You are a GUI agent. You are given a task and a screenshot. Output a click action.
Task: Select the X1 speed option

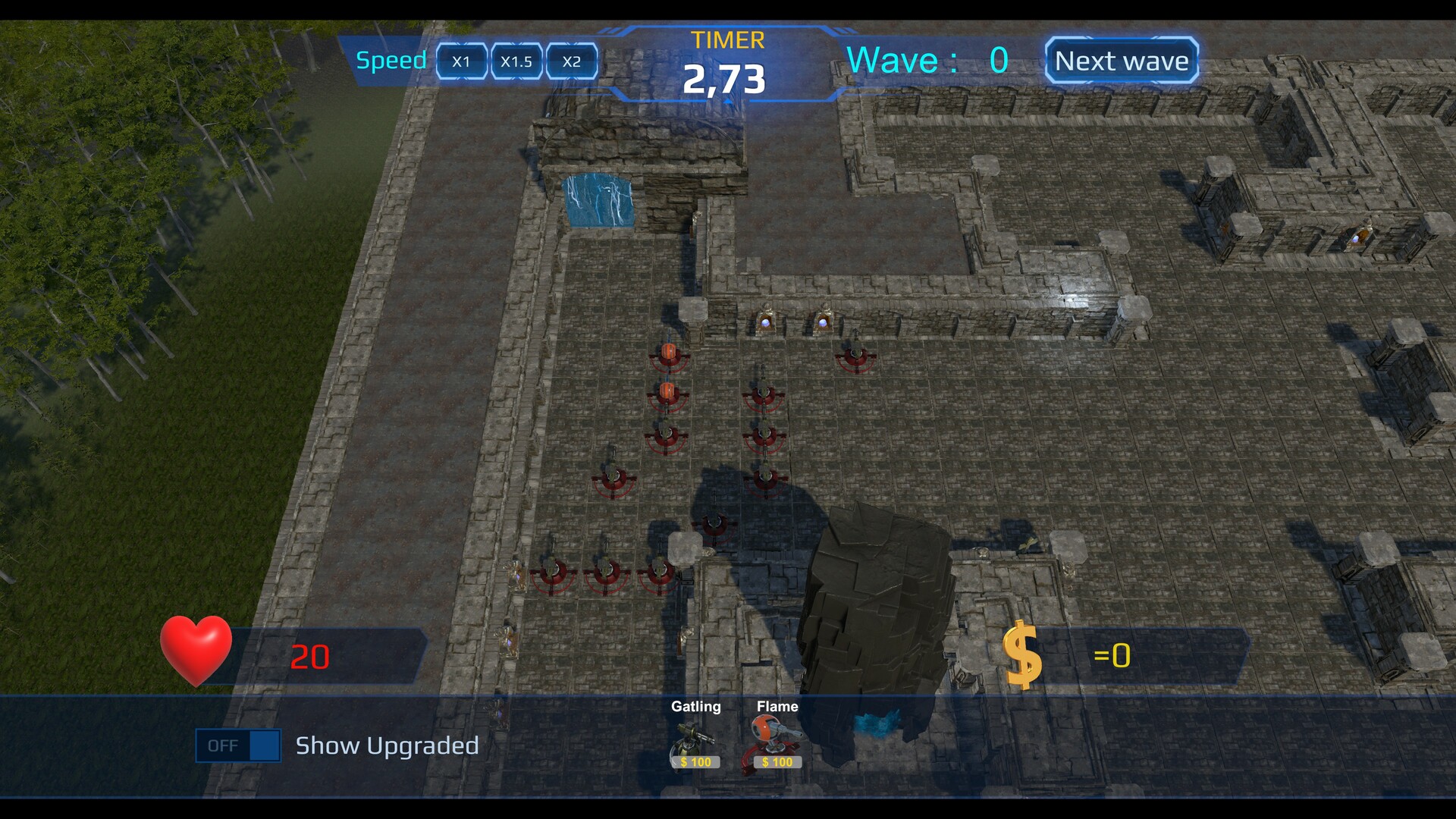(461, 62)
